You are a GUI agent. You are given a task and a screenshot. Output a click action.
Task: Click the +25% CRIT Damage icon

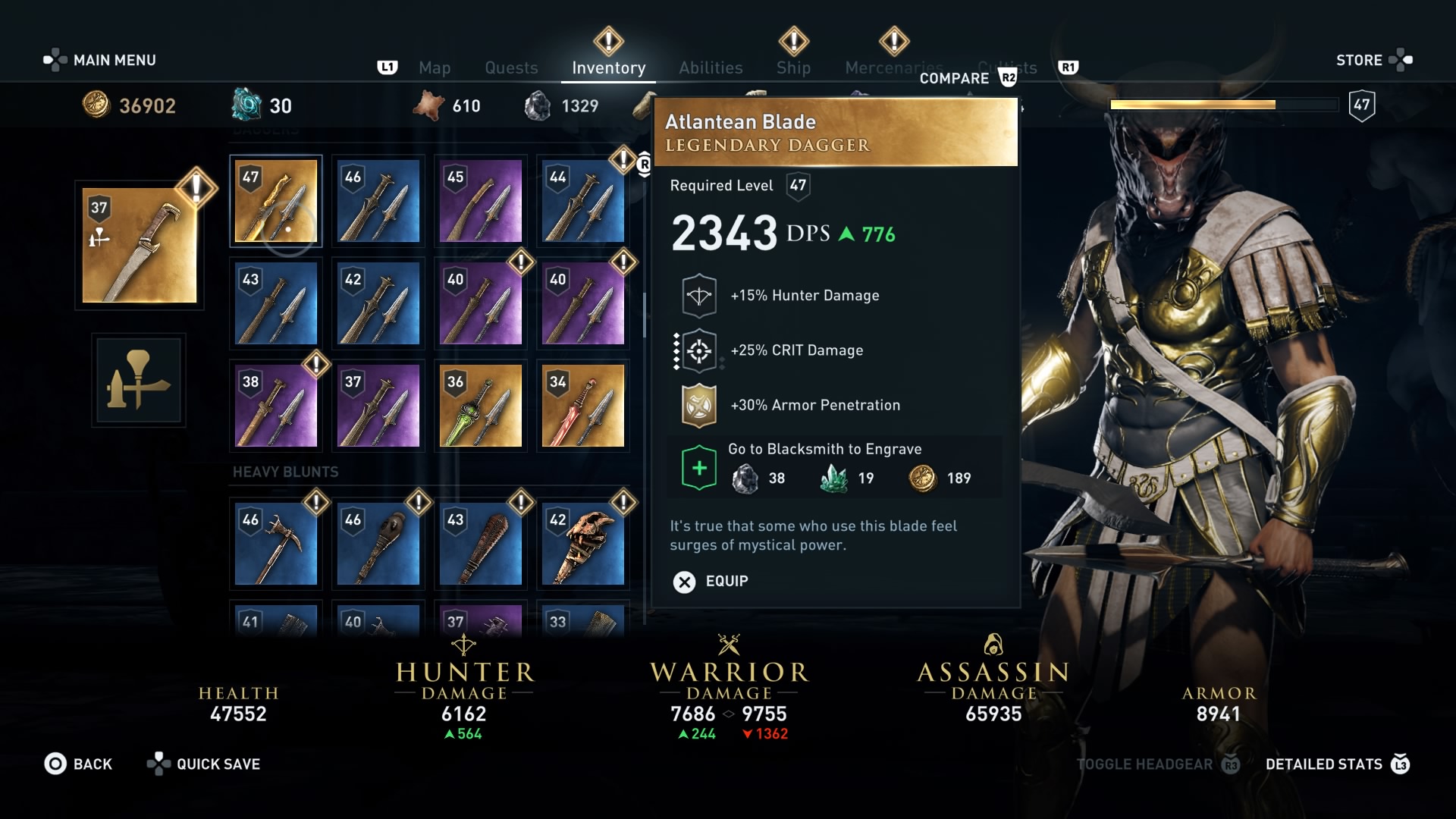[x=698, y=350]
